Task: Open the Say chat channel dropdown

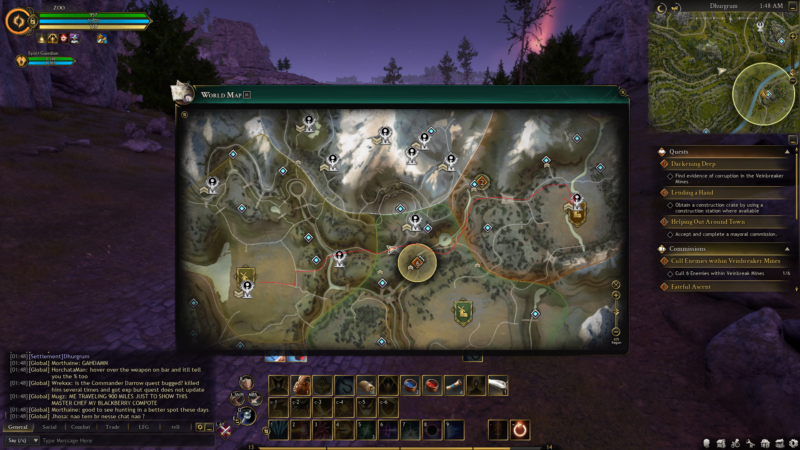Action: tap(20, 440)
